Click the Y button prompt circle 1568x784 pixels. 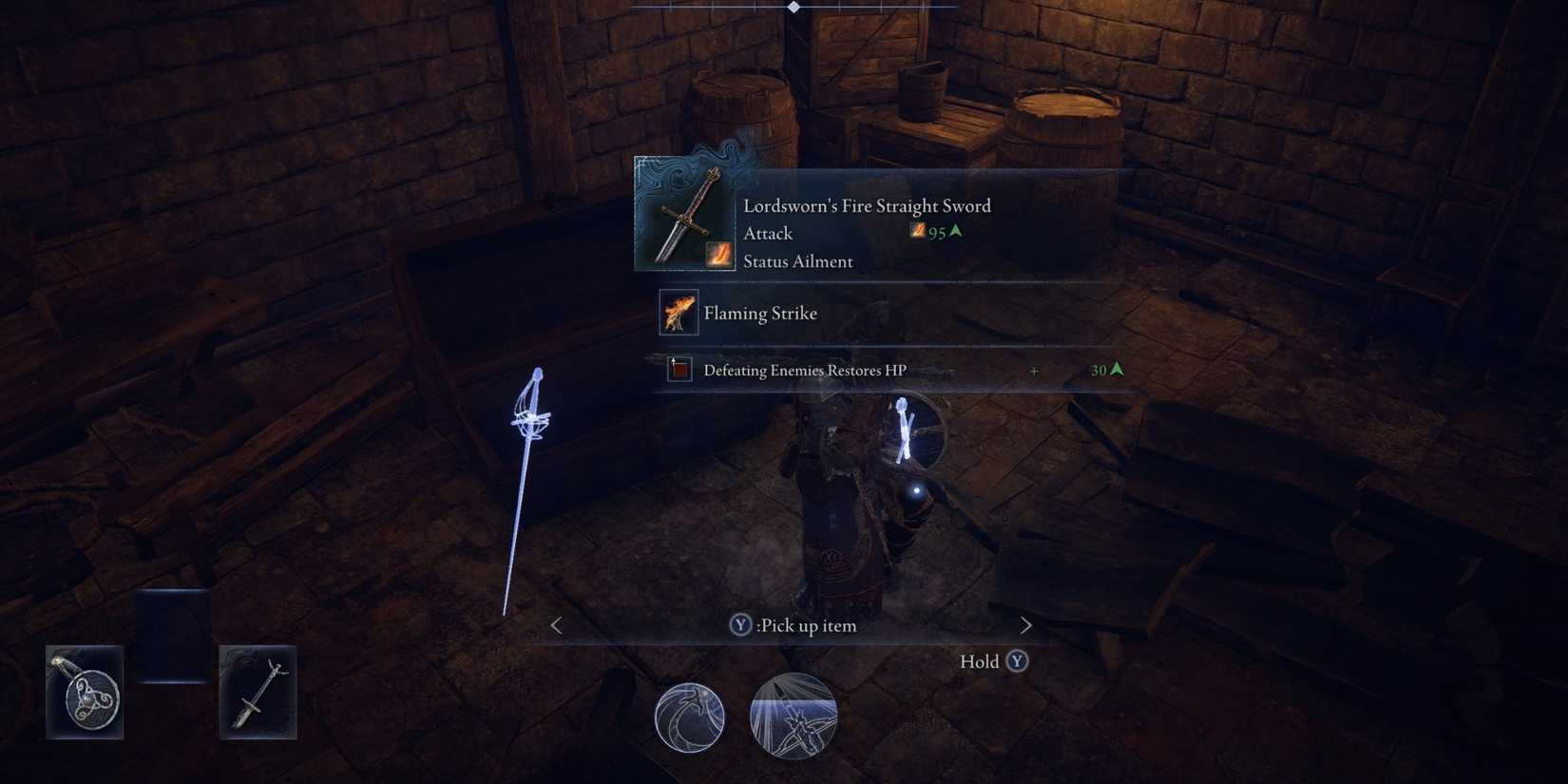click(x=739, y=625)
